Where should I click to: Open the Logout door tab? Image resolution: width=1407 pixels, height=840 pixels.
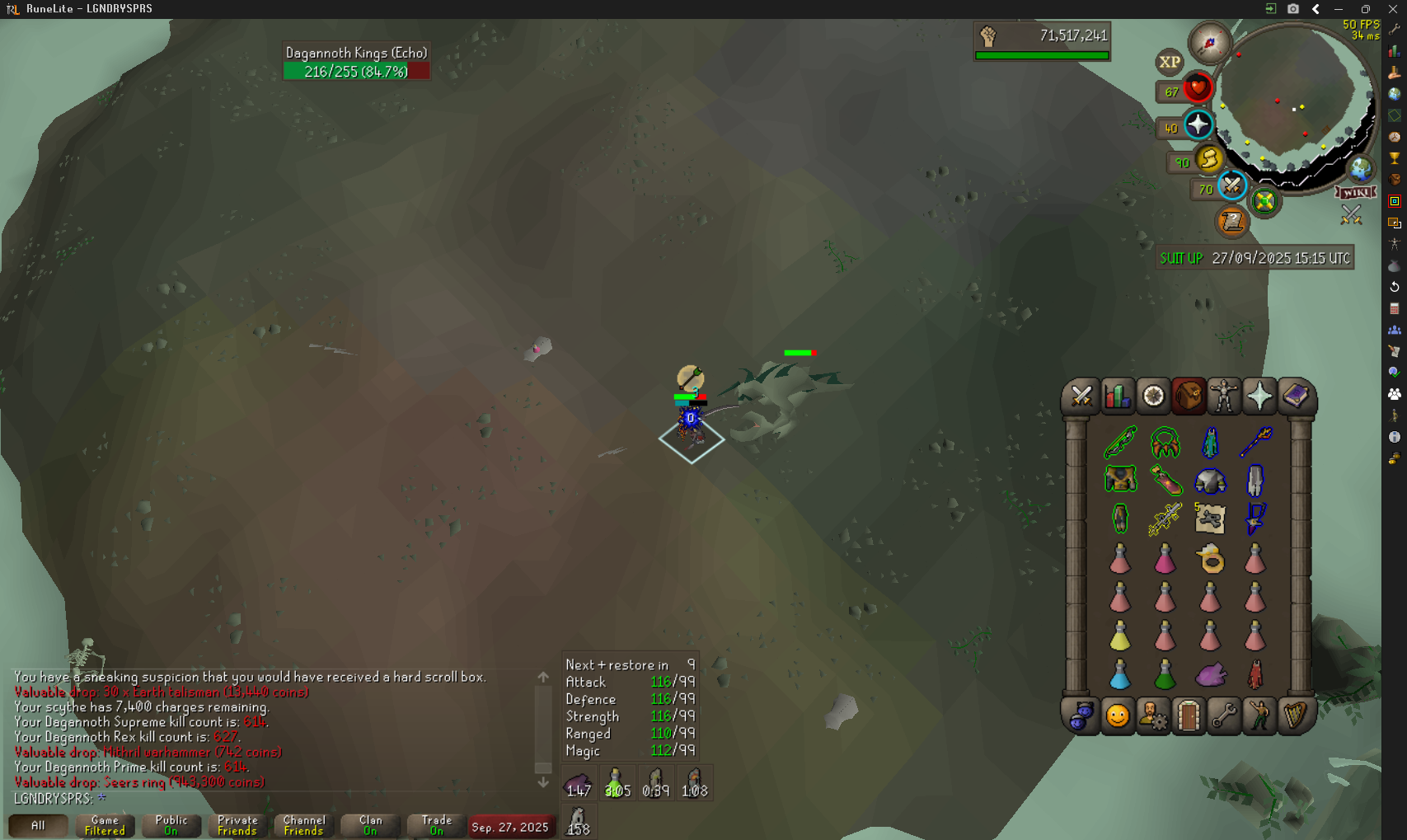coord(1189,716)
